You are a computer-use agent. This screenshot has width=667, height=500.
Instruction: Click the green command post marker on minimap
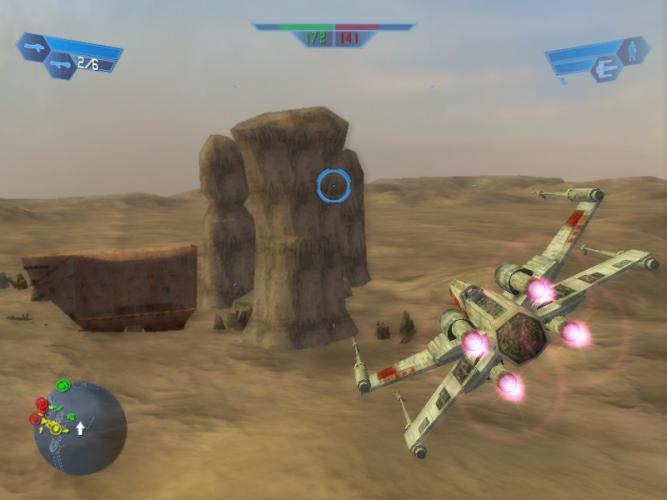63,386
